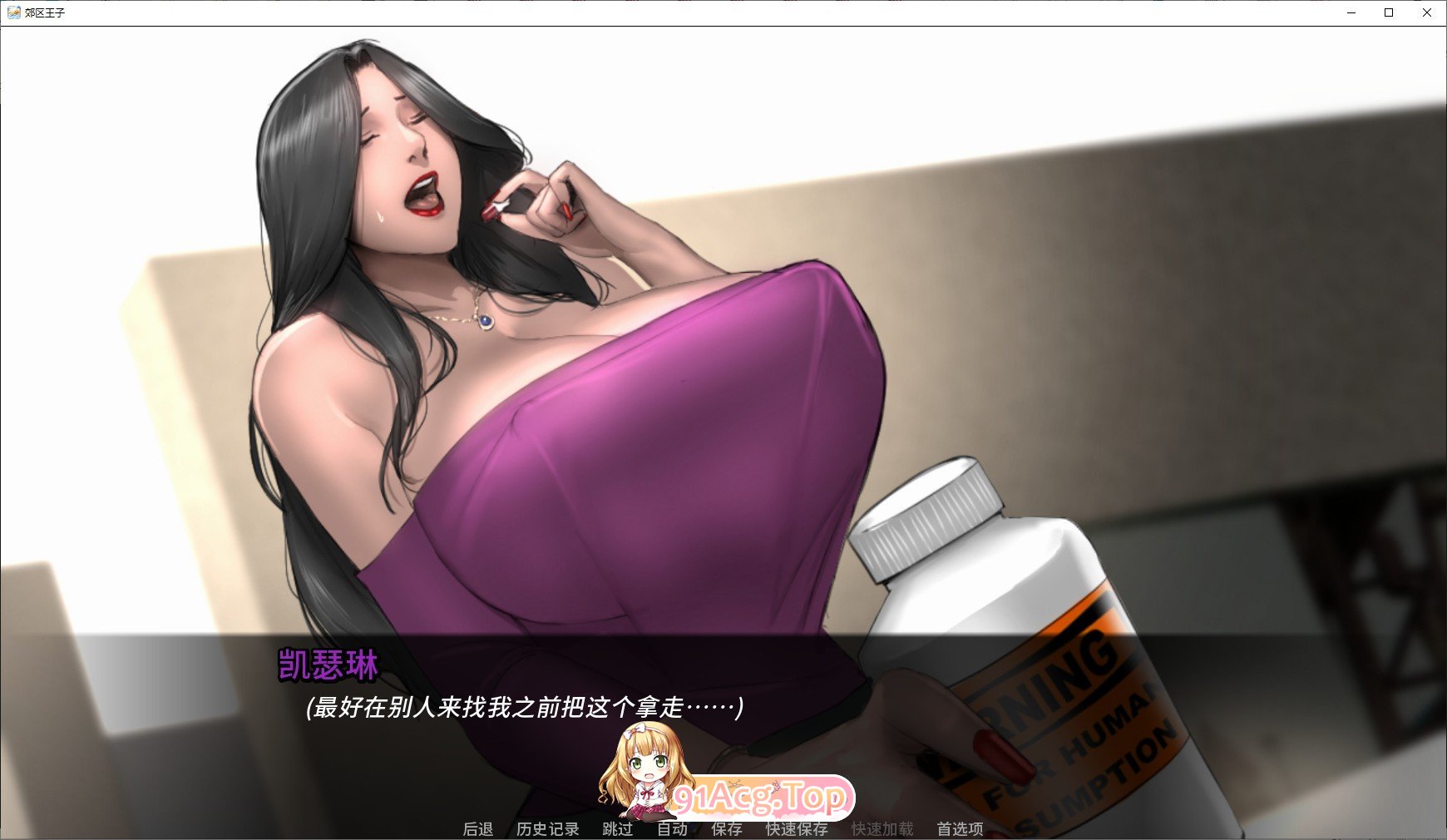This screenshot has height=840, width=1447.
Task: Click the 后退 (back) option to rewind dialogue
Action: [479, 829]
